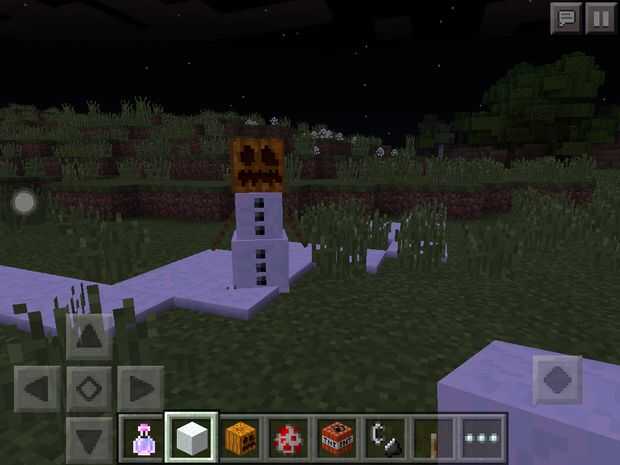Select the red and white spotted item

click(x=288, y=438)
